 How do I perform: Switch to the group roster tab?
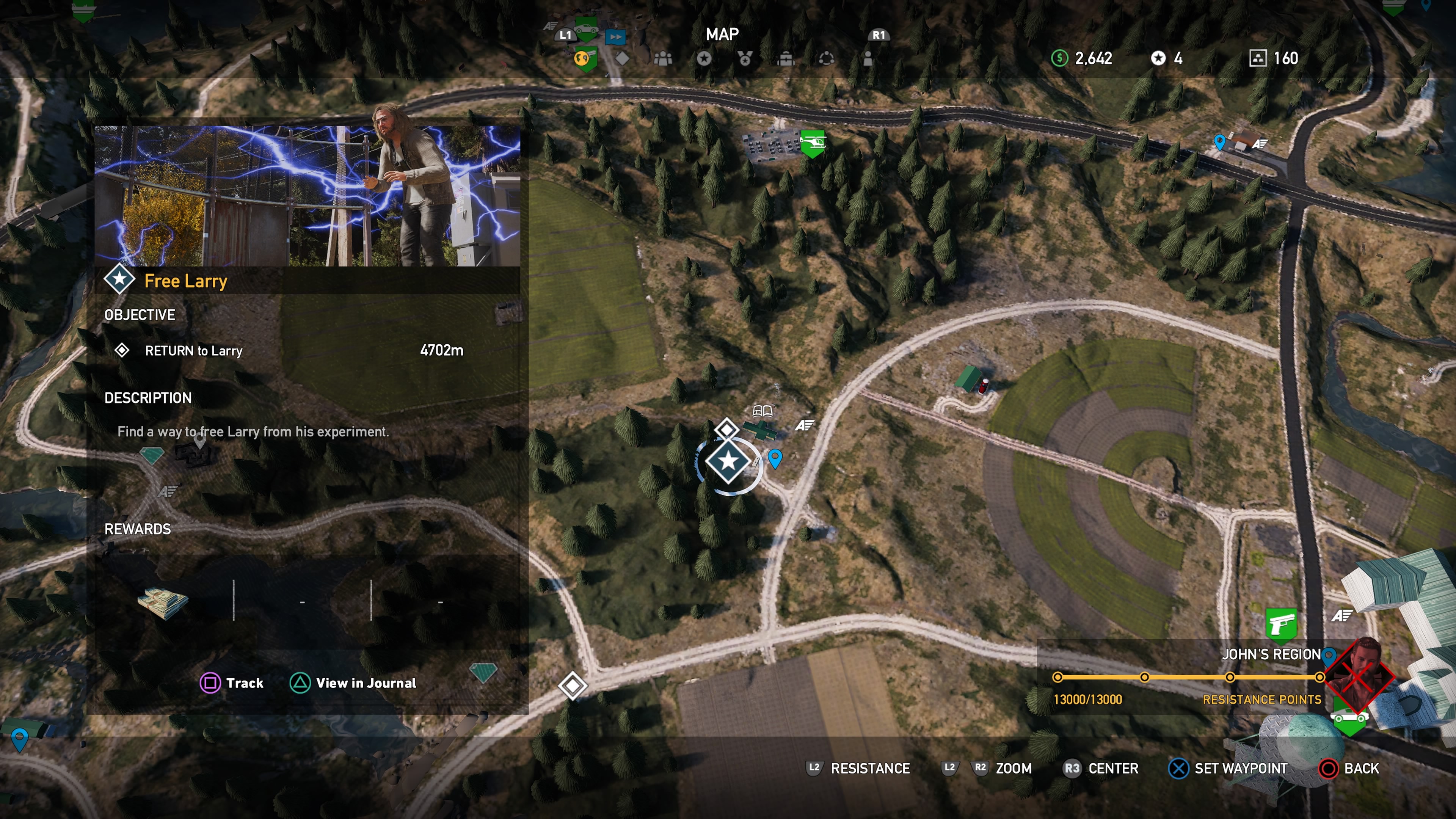pos(663,58)
